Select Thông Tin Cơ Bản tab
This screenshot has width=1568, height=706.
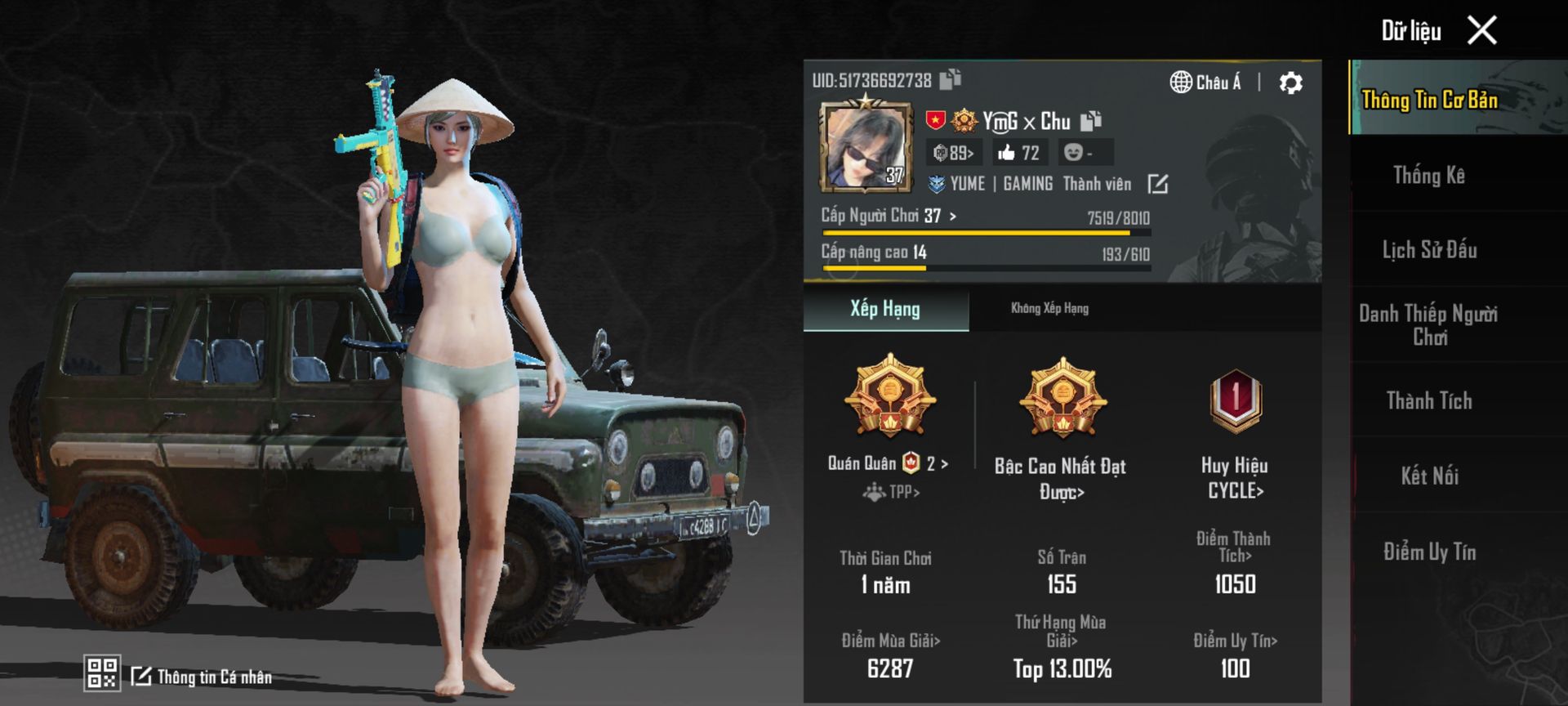[x=1428, y=100]
